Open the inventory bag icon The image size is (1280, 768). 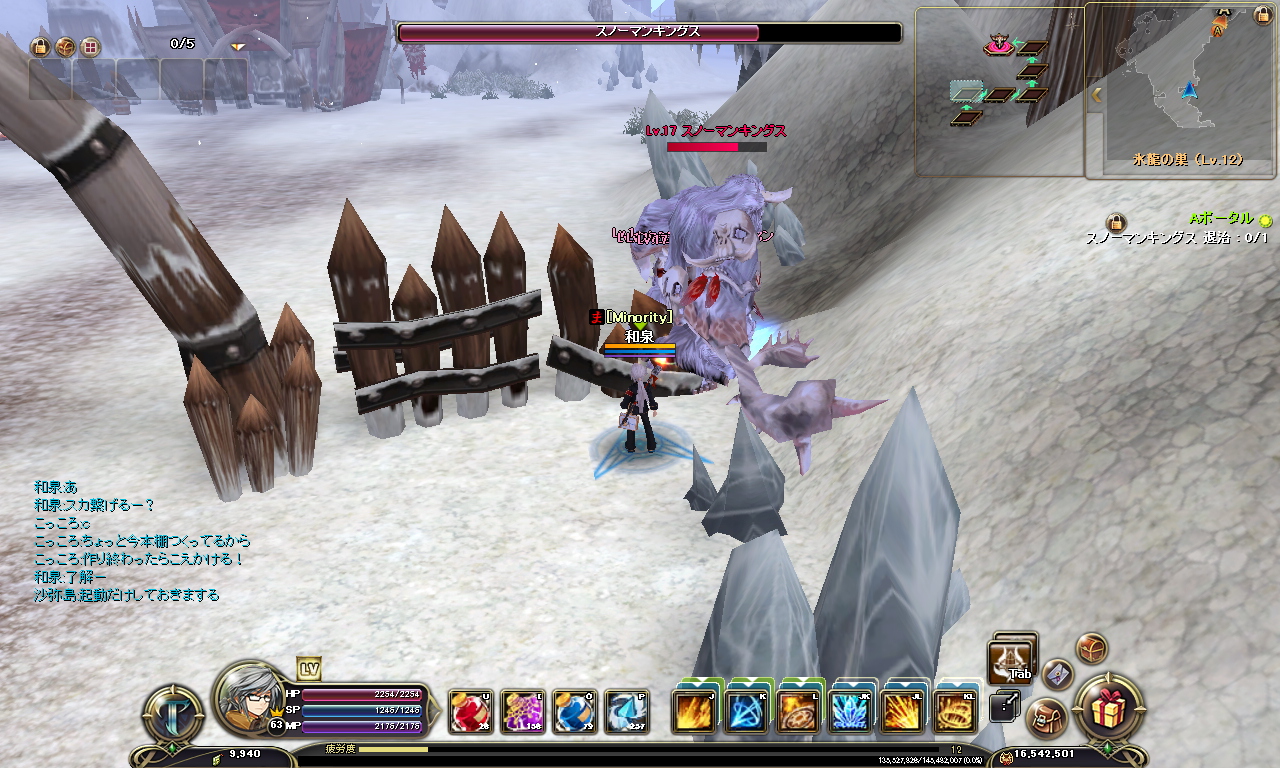pos(1046,716)
